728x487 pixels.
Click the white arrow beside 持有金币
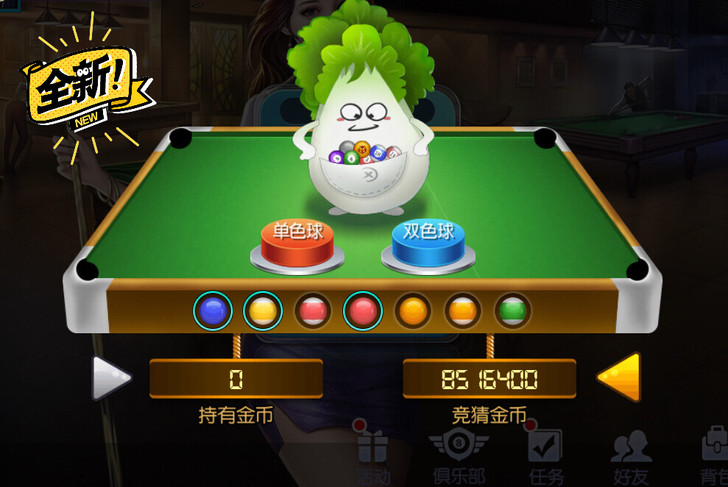(111, 378)
